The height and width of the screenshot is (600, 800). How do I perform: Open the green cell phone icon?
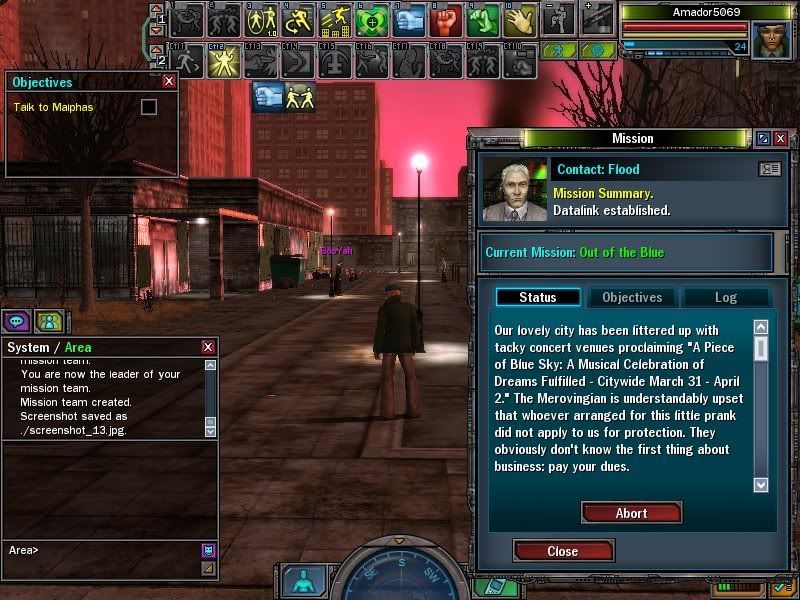488,587
